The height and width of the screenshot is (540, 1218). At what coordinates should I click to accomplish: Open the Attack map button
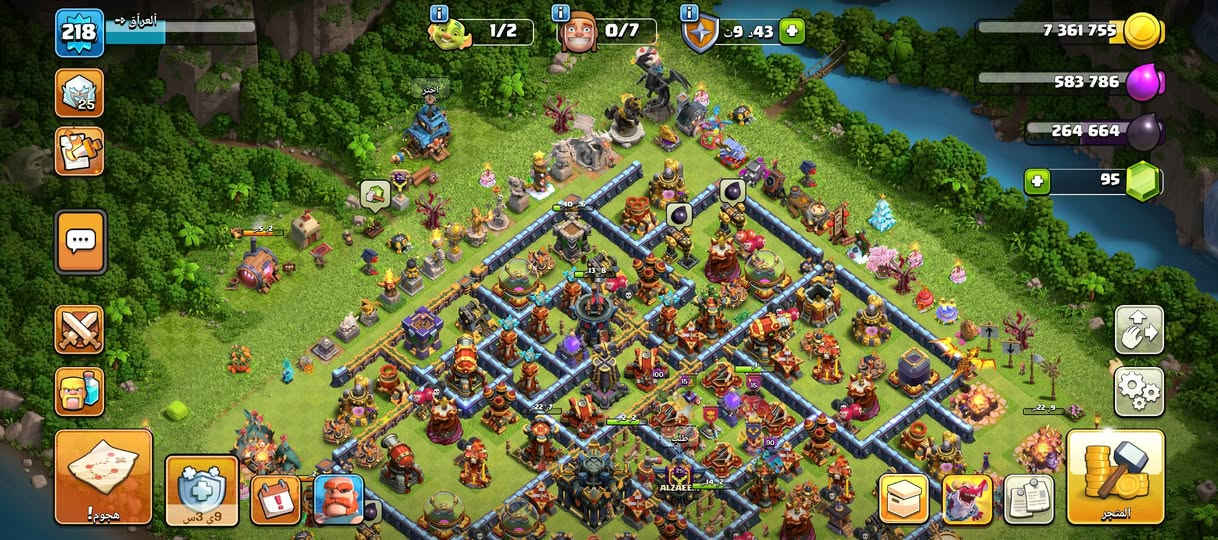103,477
